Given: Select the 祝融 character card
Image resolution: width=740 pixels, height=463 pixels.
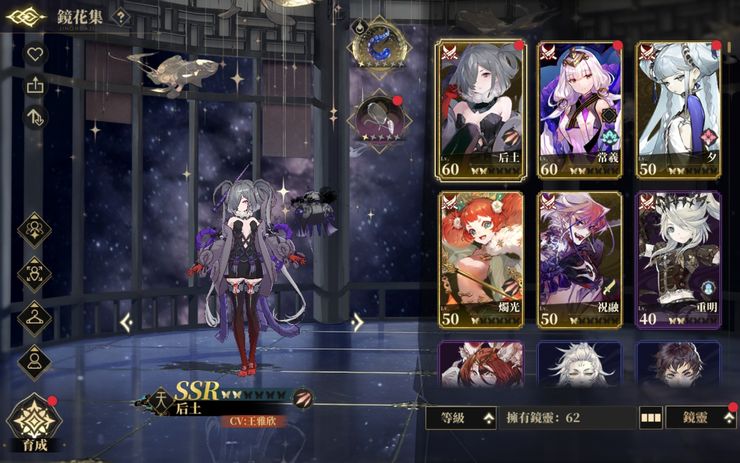Looking at the screenshot, I should (579, 260).
